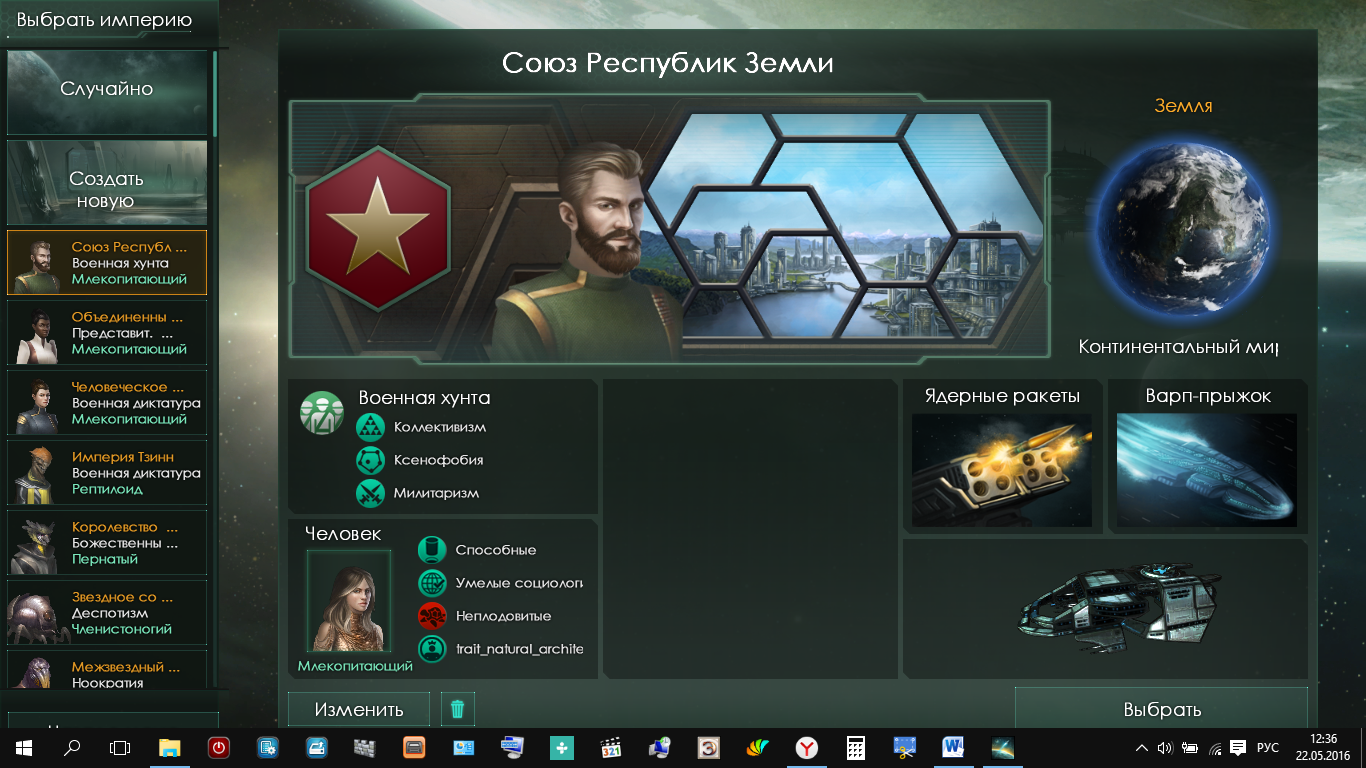The image size is (1366, 768).
Task: Click the Ксенофобия ethic icon
Action: pos(371,460)
